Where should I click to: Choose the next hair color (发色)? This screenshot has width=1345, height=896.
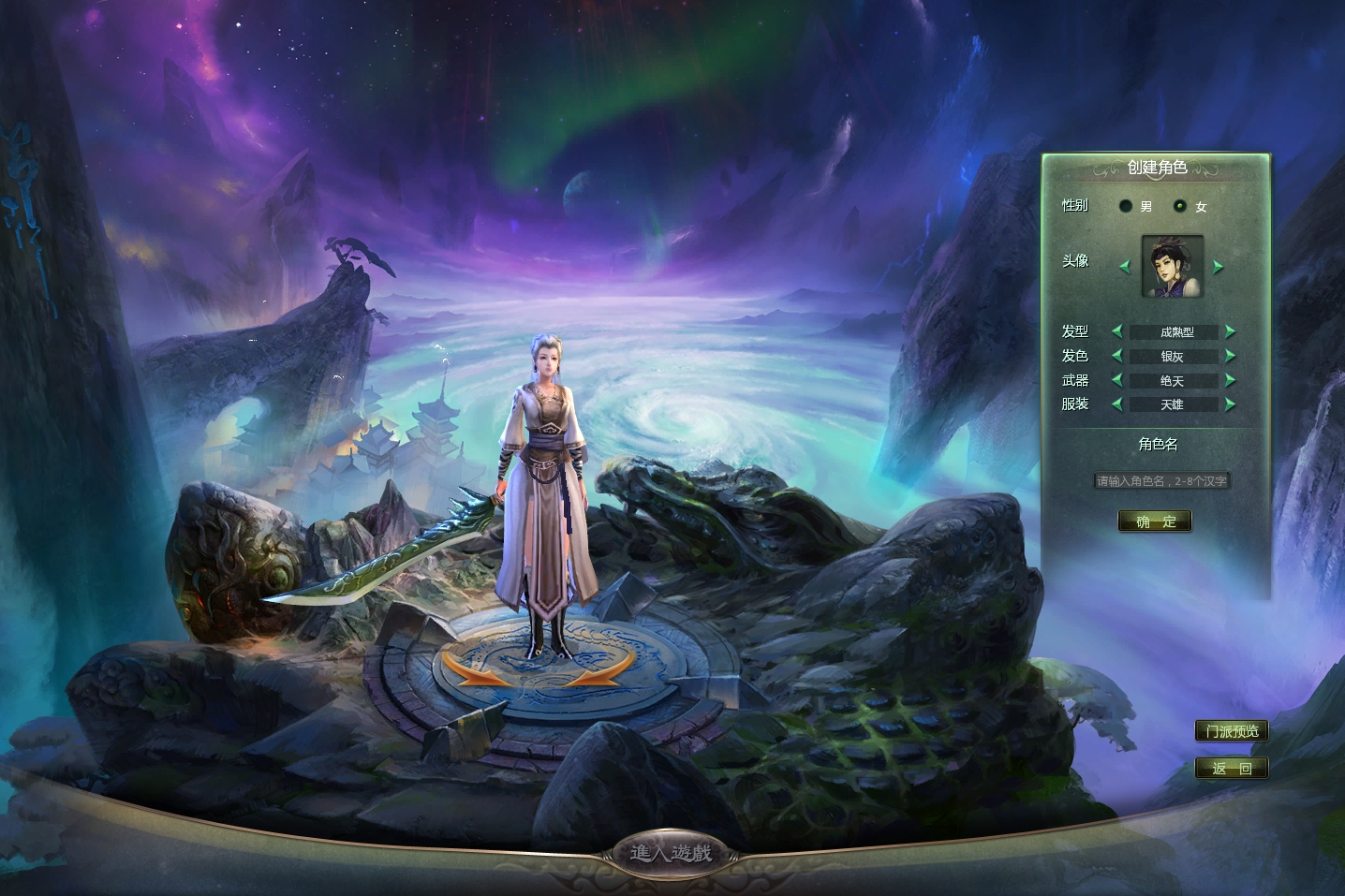(1230, 356)
